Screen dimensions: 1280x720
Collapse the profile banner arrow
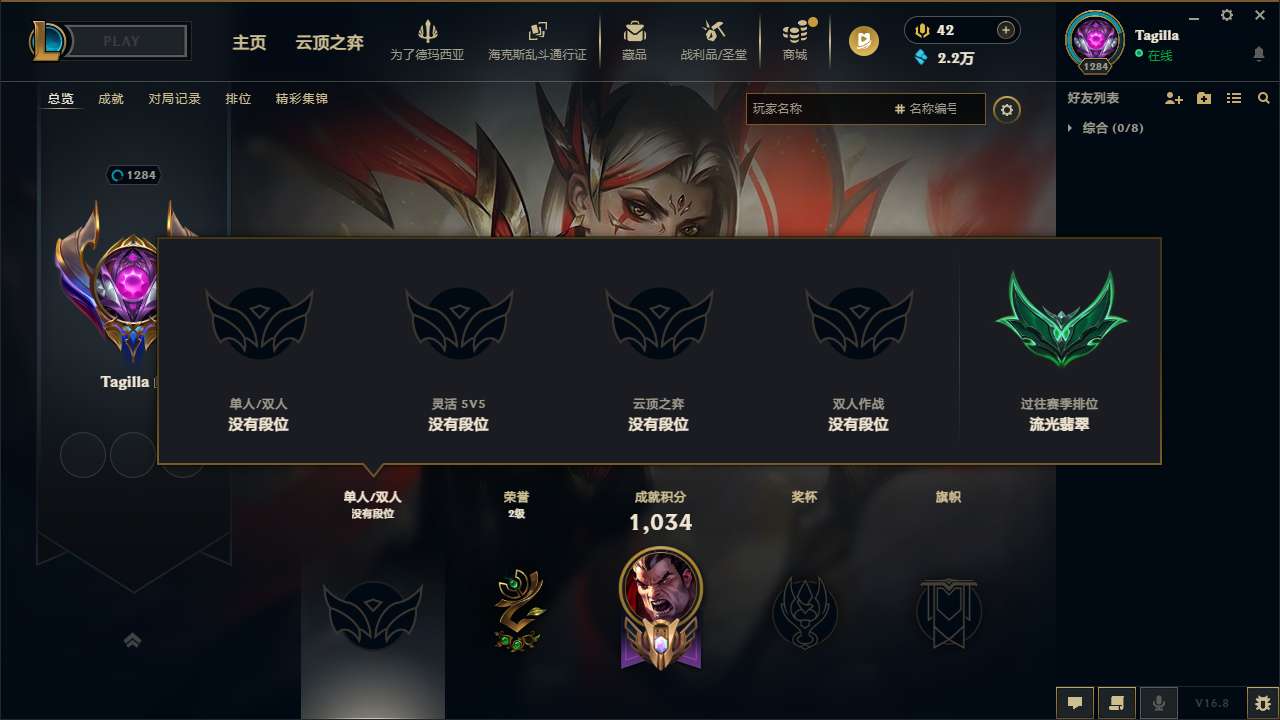click(x=133, y=640)
